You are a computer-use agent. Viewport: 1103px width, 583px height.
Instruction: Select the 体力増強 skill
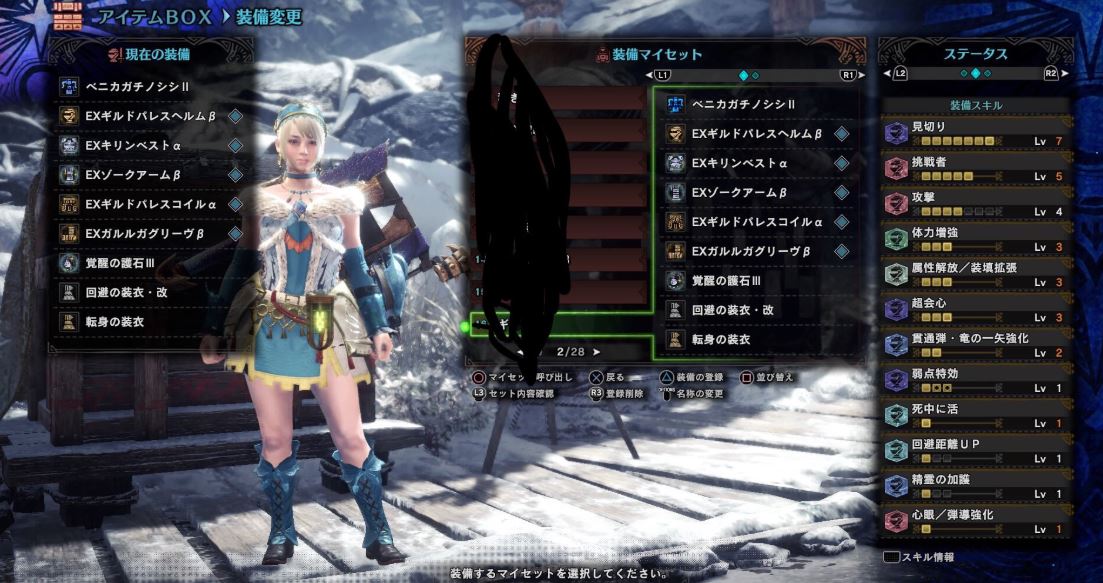point(975,239)
